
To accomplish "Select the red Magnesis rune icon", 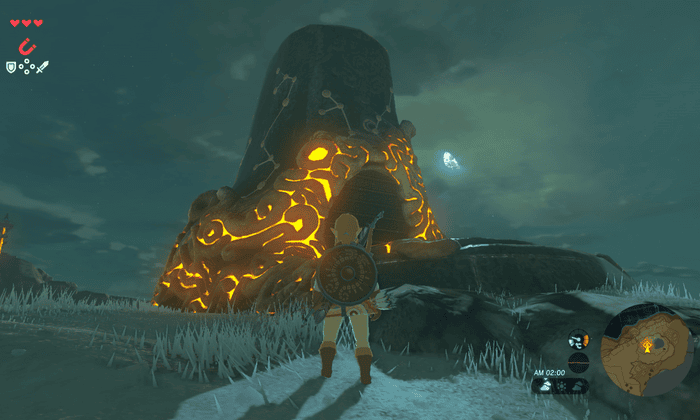I will (x=26, y=47).
